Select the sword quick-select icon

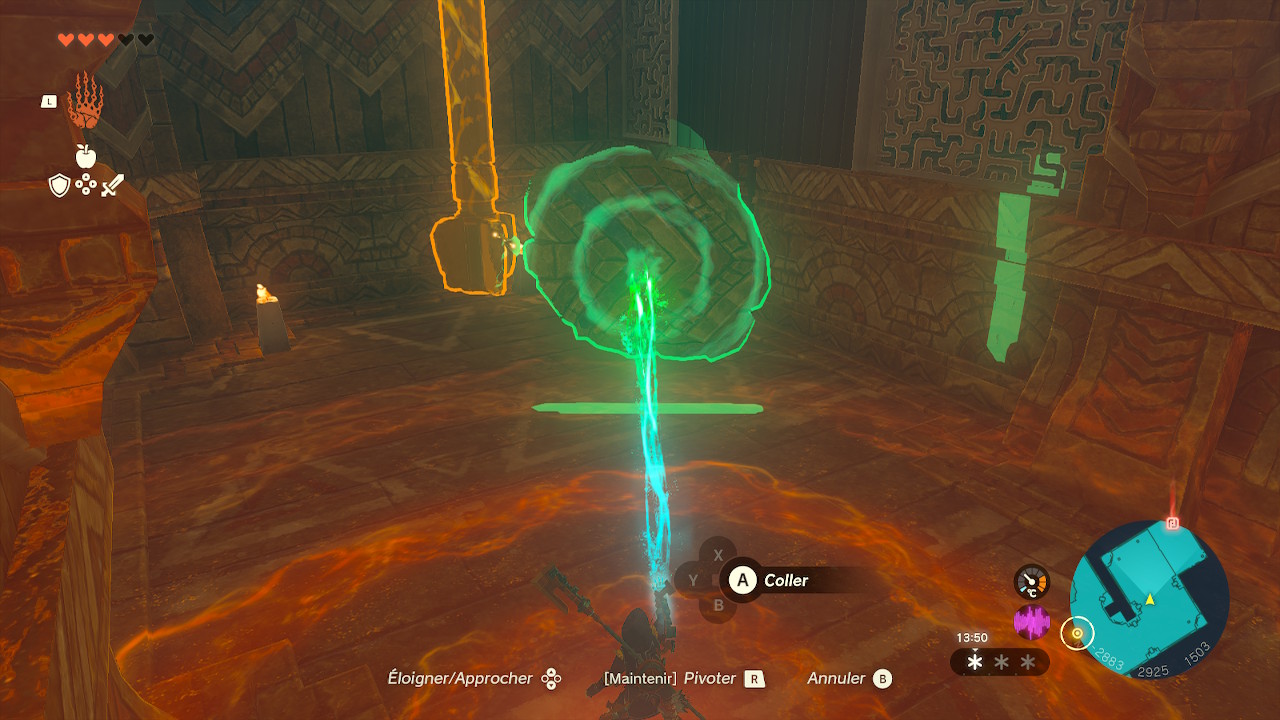click(x=112, y=185)
